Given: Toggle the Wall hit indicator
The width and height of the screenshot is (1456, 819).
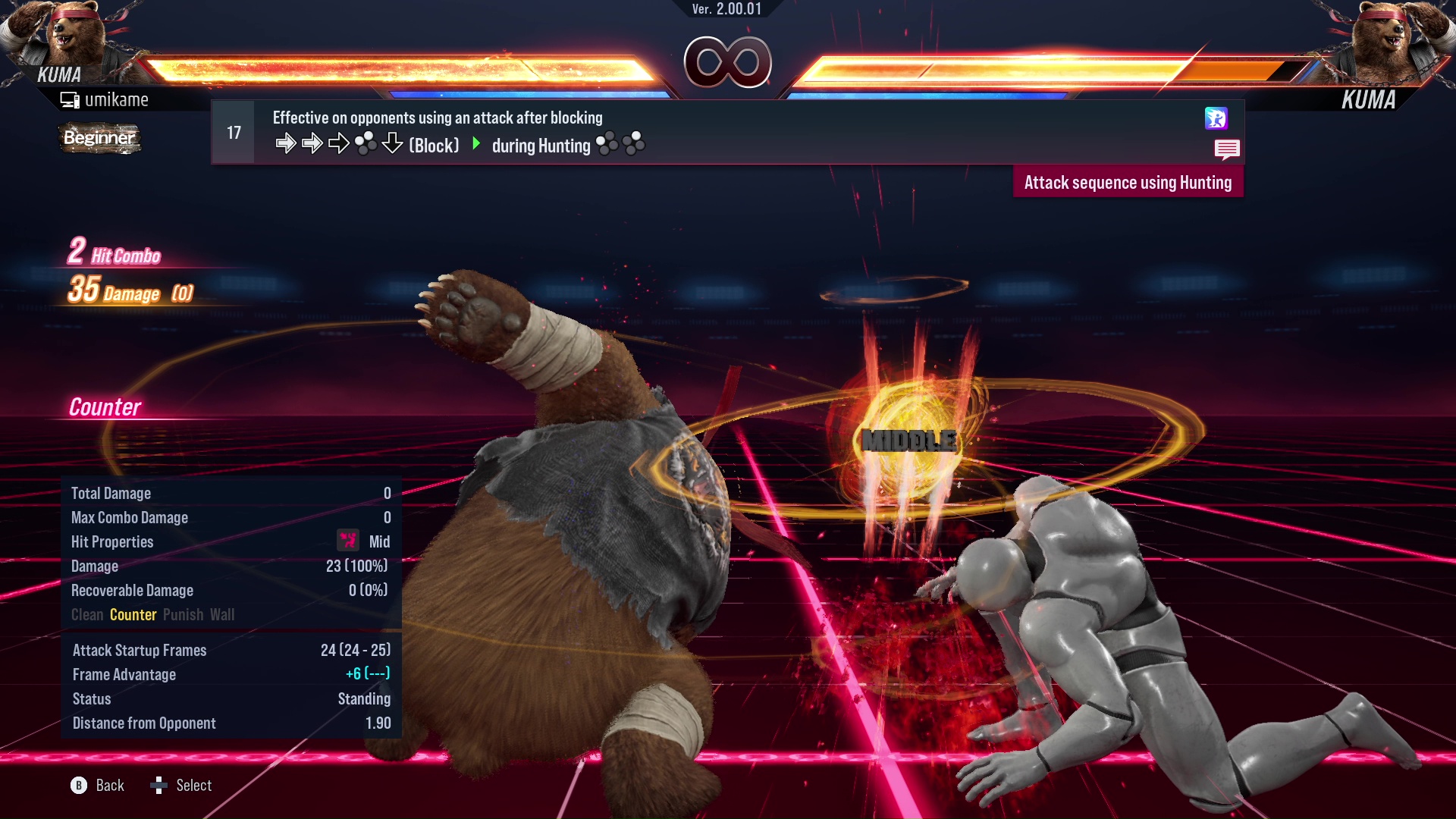Looking at the screenshot, I should (223, 614).
